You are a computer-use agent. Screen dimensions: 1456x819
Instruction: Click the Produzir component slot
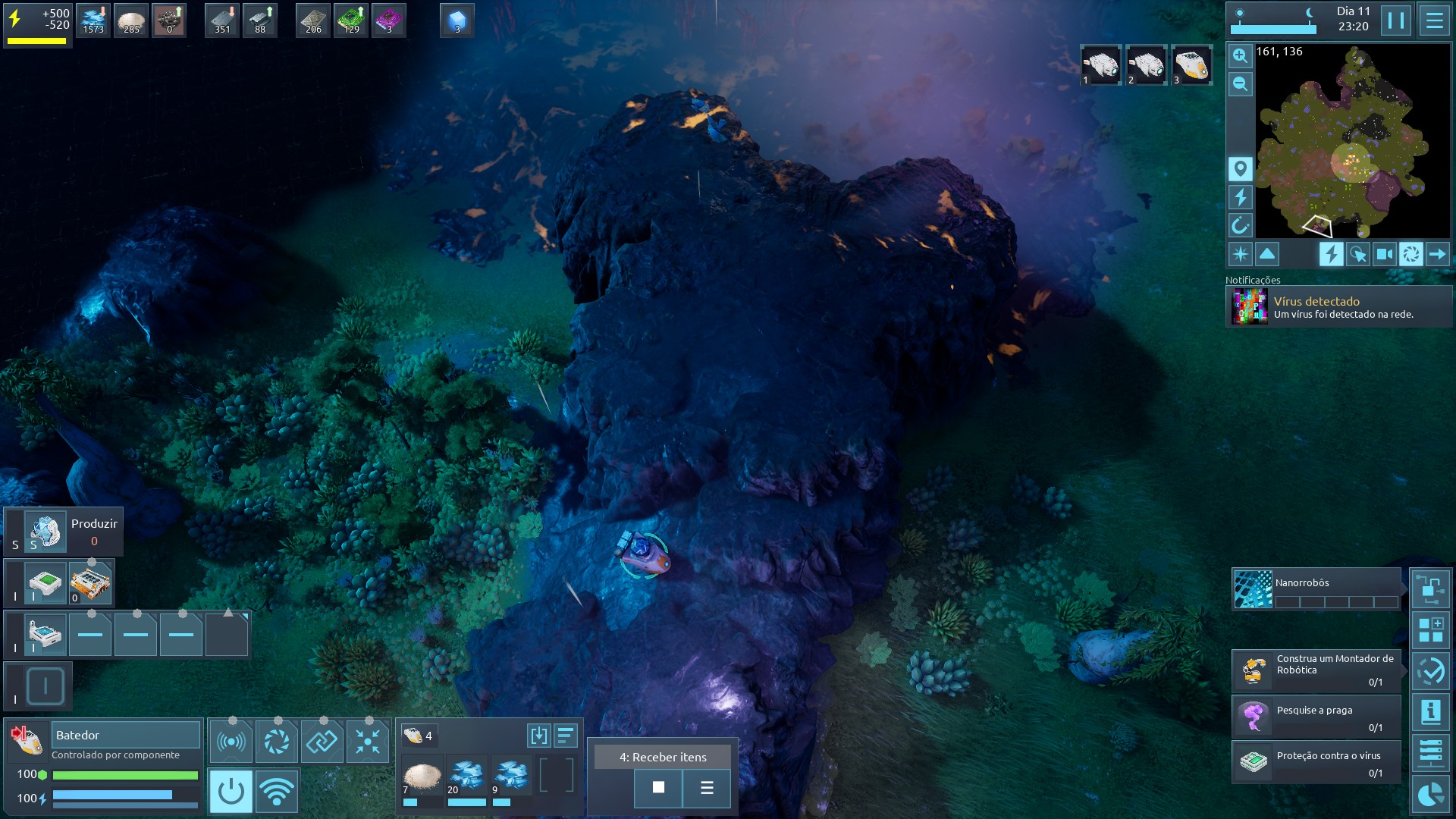45,531
